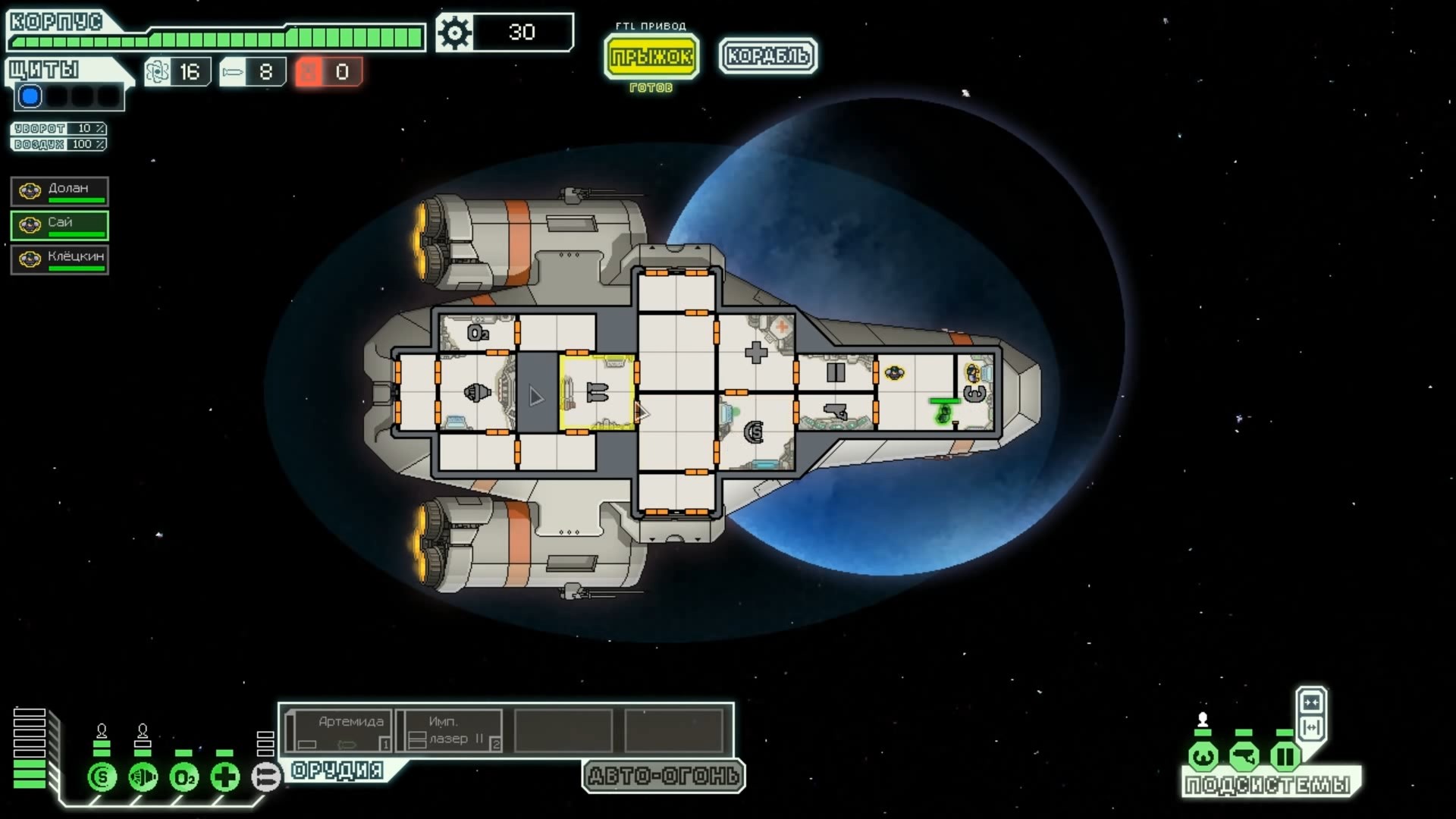Click the sensors subsystem camera icon
The height and width of the screenshot is (819, 1456).
click(x=1244, y=756)
